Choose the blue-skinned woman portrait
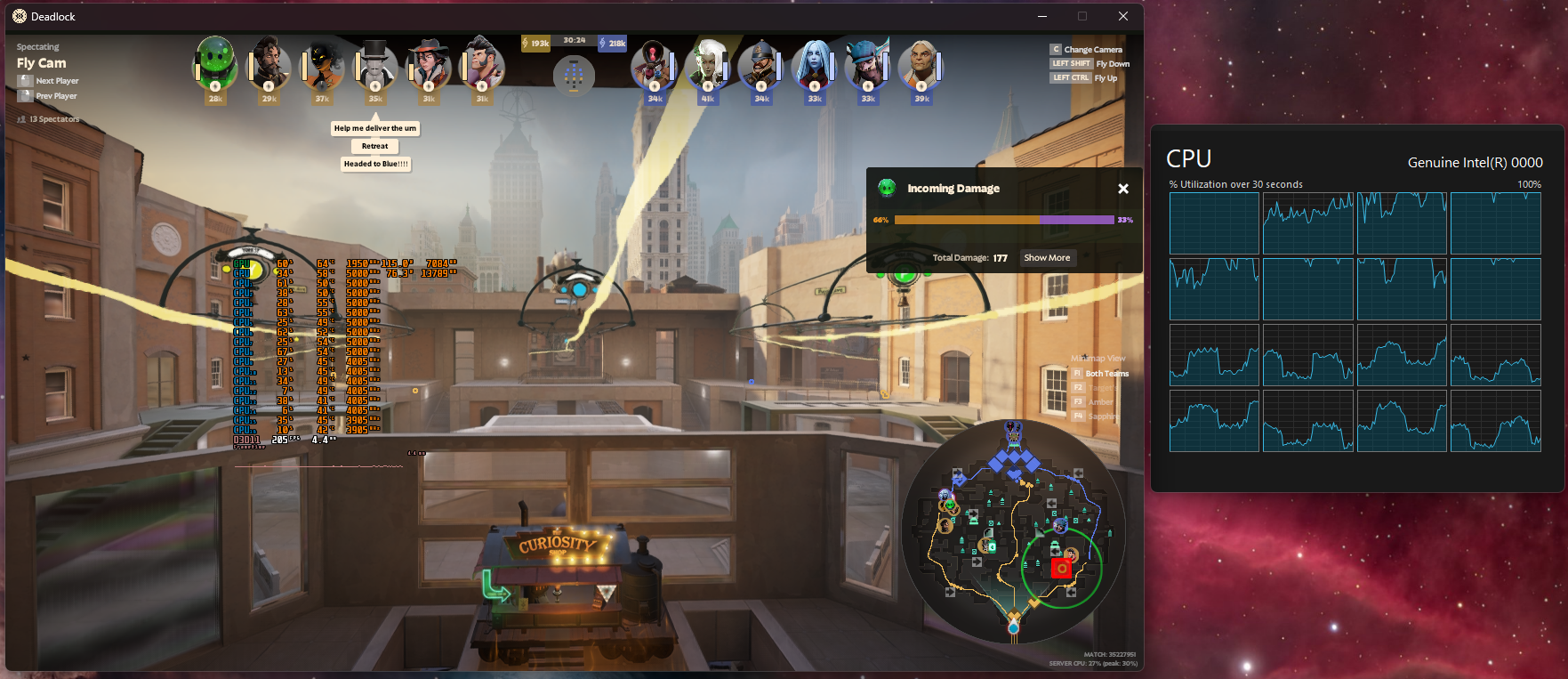The height and width of the screenshot is (679, 1568). click(815, 64)
